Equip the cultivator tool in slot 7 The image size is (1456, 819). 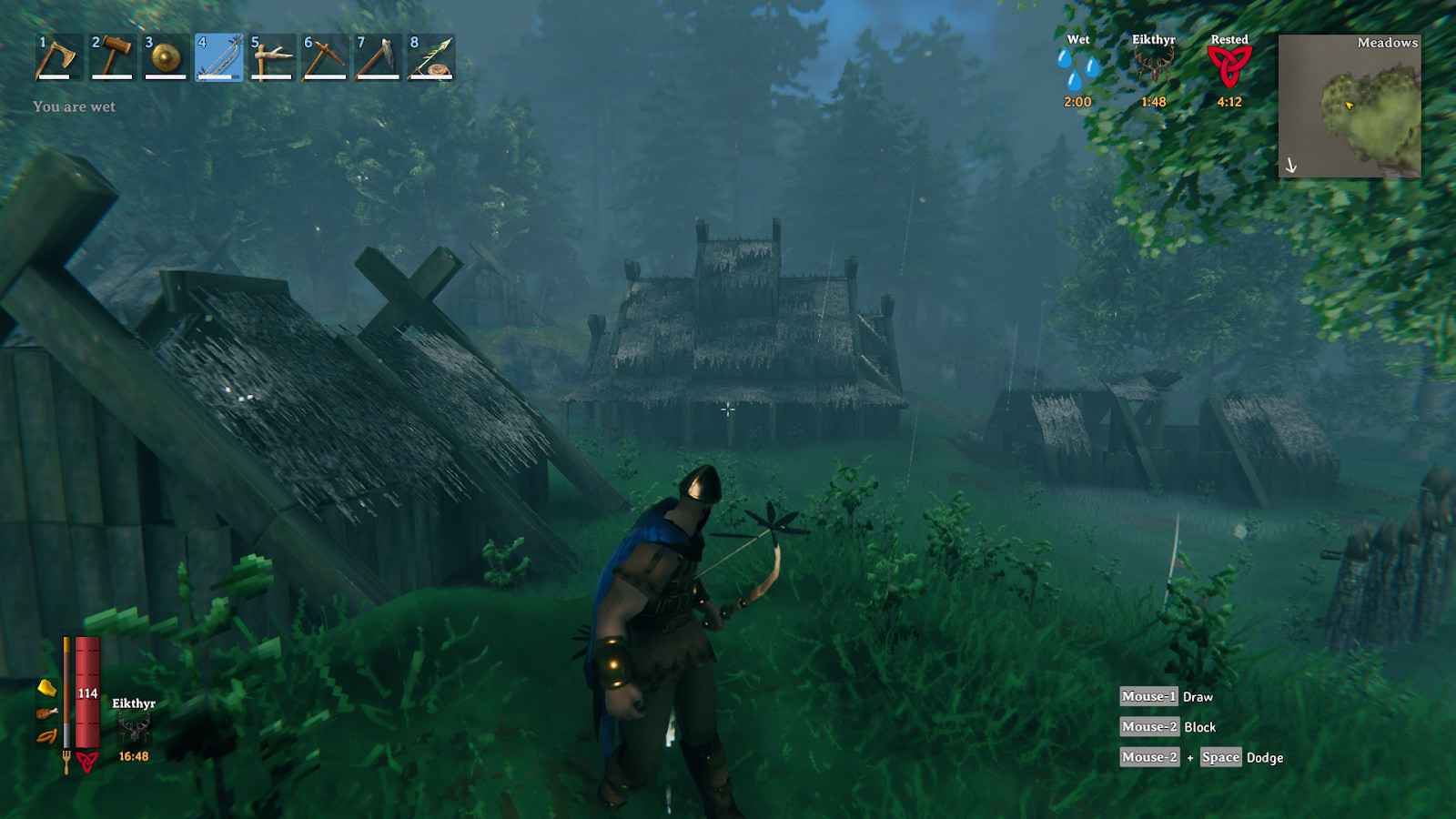click(x=378, y=57)
